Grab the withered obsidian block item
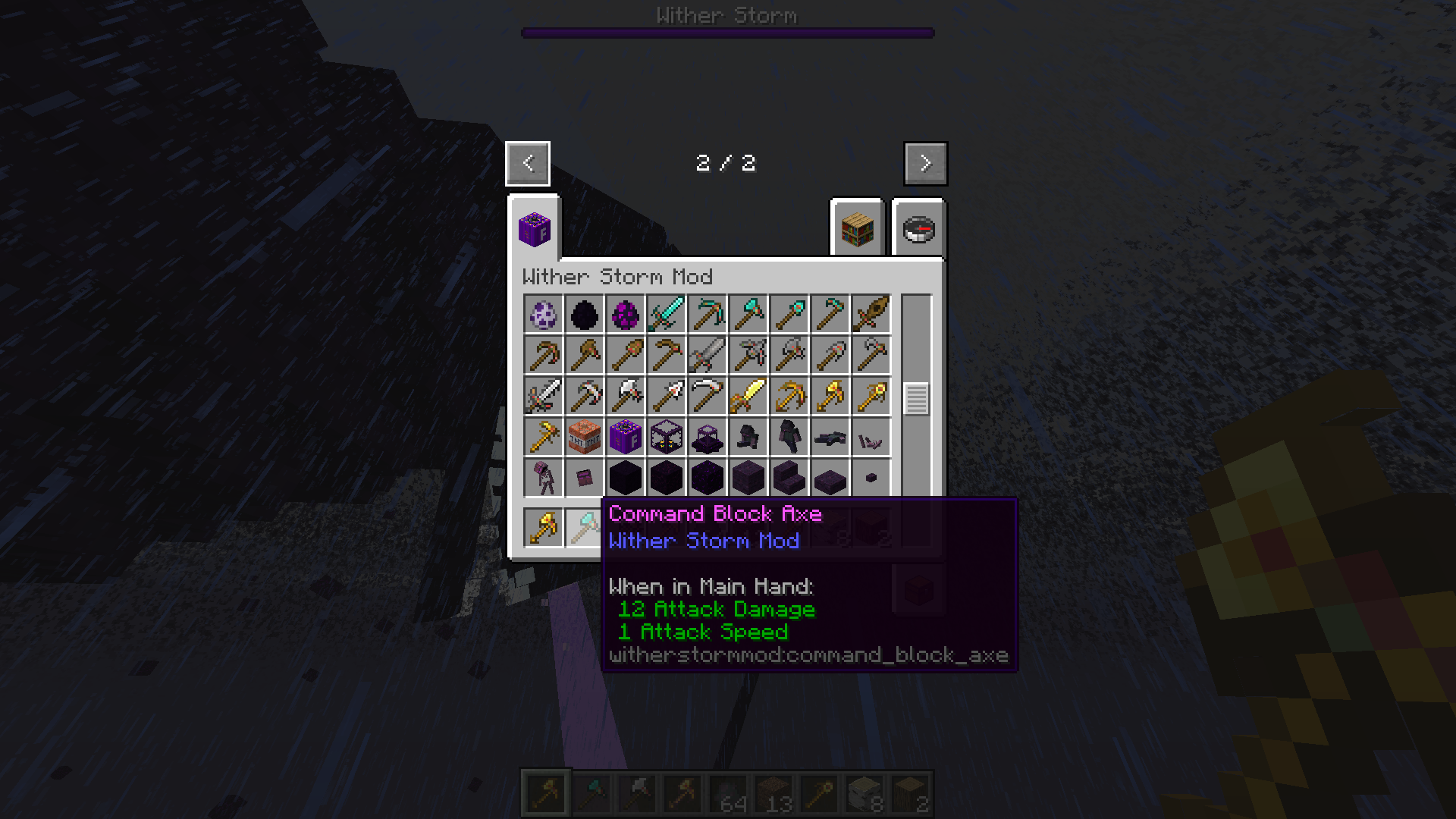1456x819 pixels. click(625, 478)
